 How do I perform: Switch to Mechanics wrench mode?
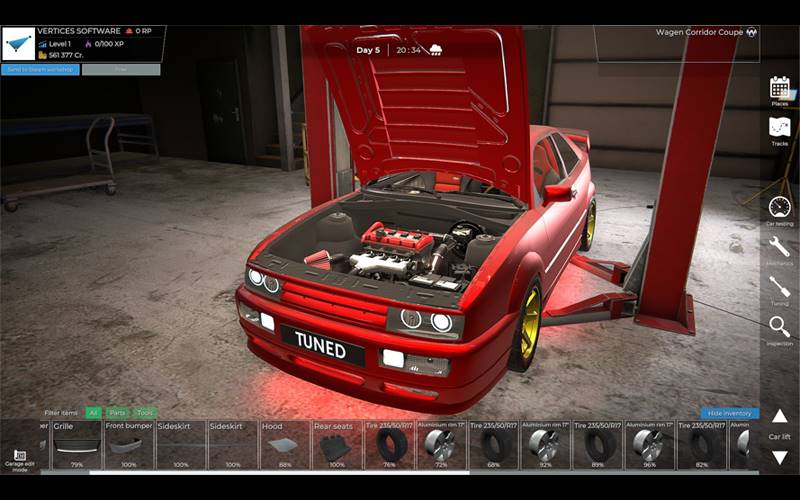(x=779, y=250)
